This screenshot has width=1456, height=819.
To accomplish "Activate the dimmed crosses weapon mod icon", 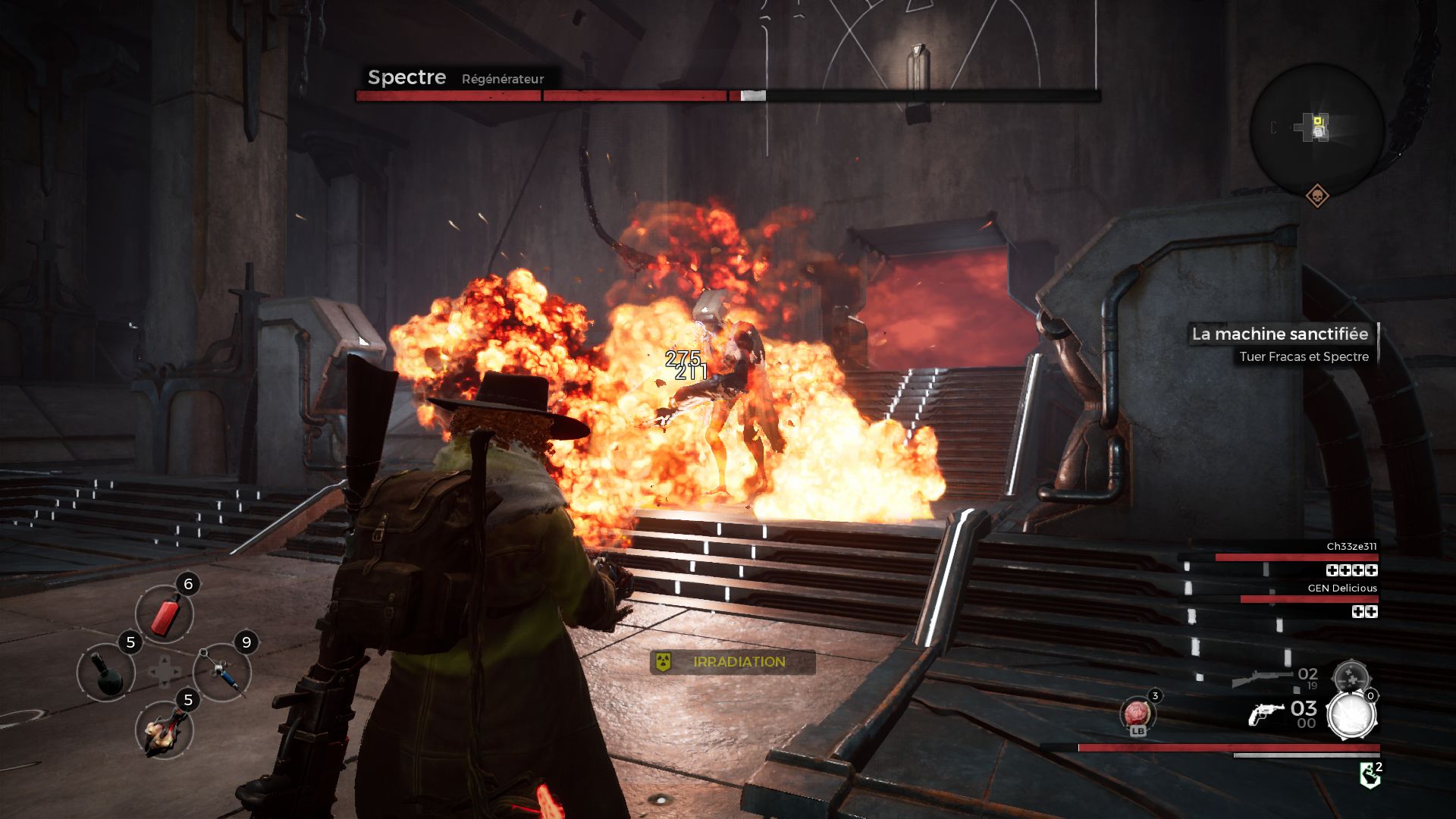I will [1351, 677].
